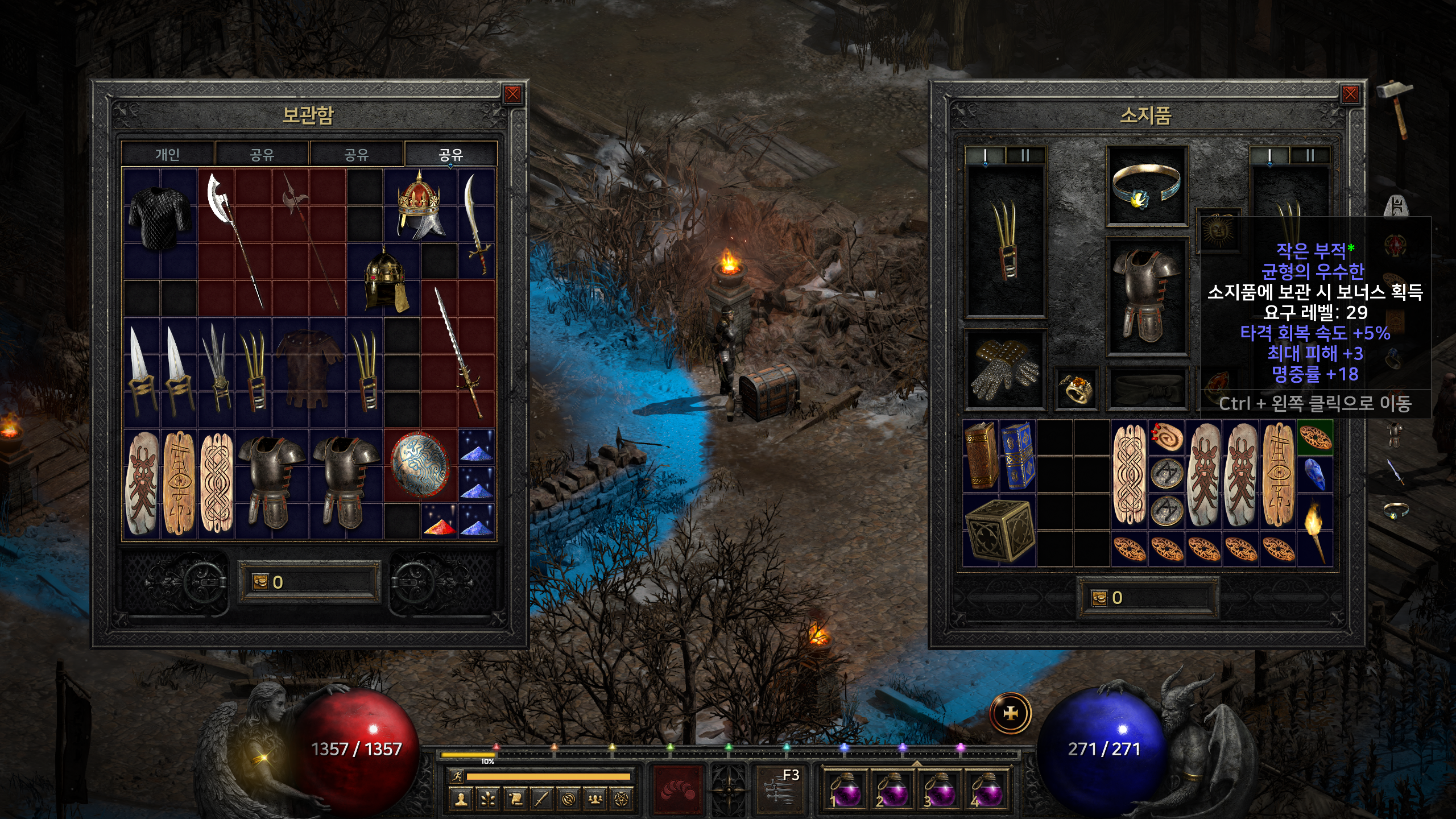
Task: Pick up the red crowned helm
Action: (420, 206)
